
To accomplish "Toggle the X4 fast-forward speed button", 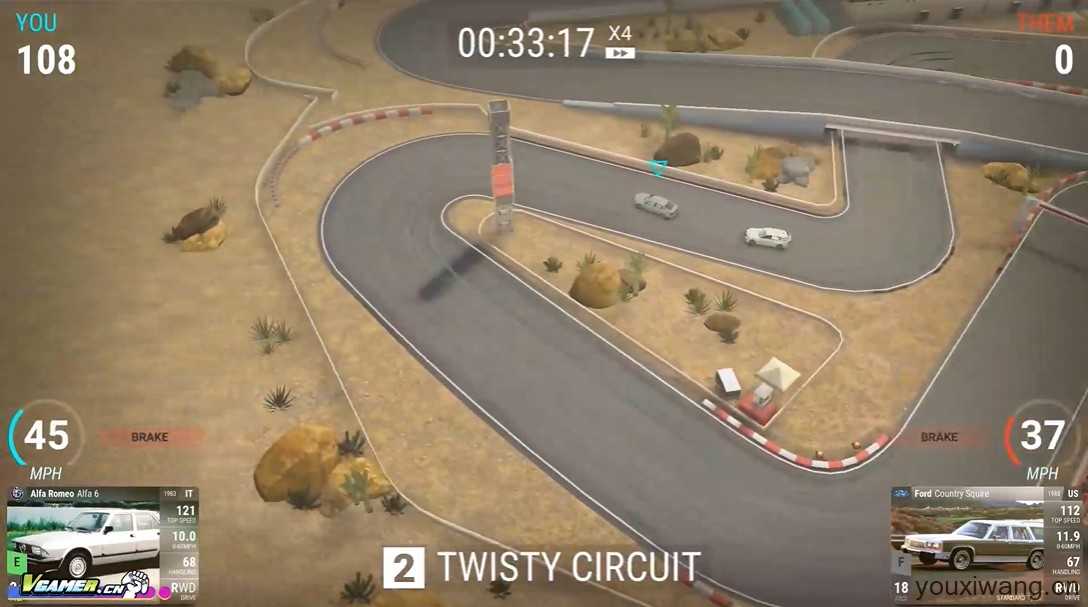I will pyautogui.click(x=620, y=42).
